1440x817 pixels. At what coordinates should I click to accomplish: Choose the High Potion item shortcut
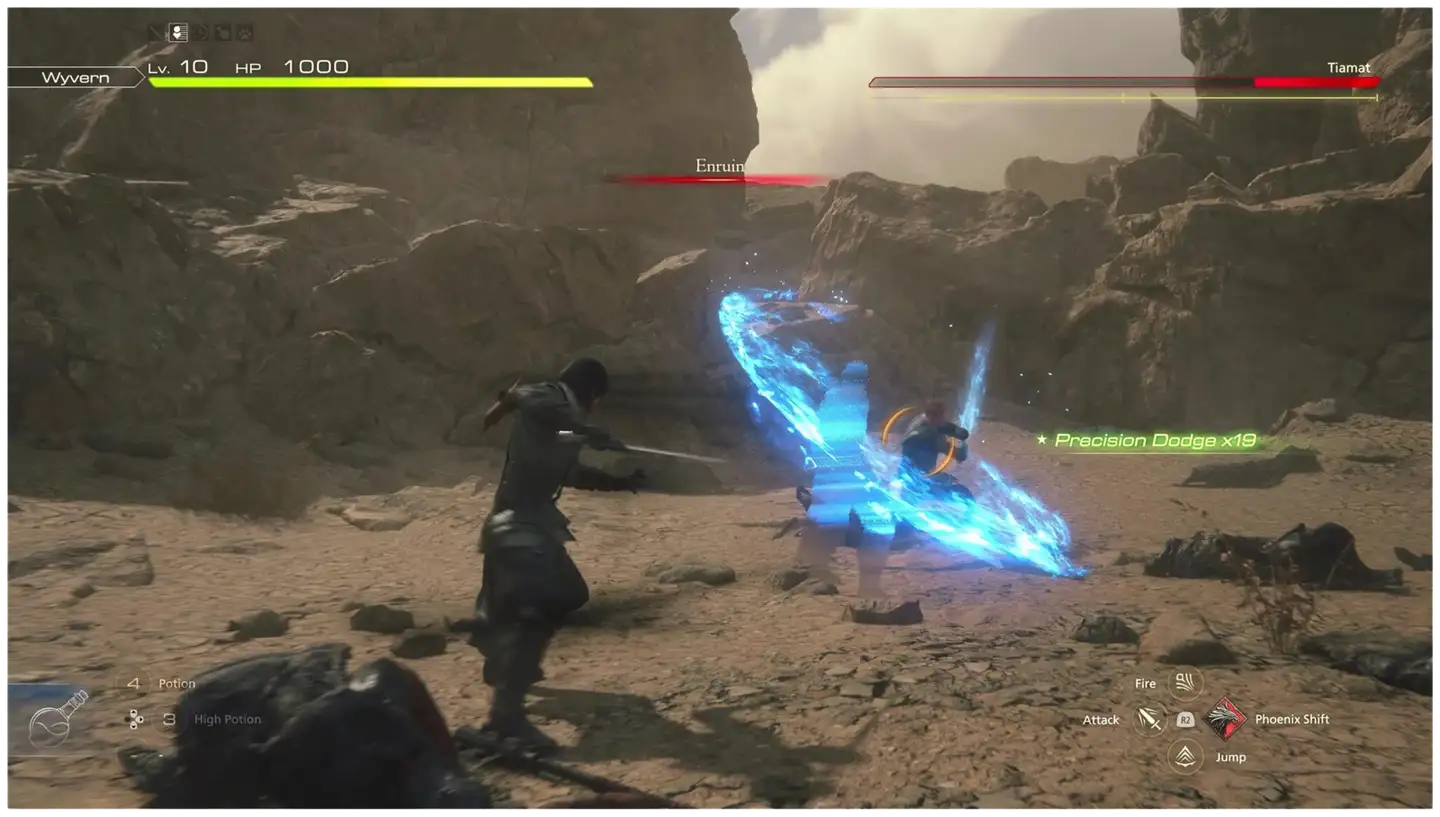[226, 719]
